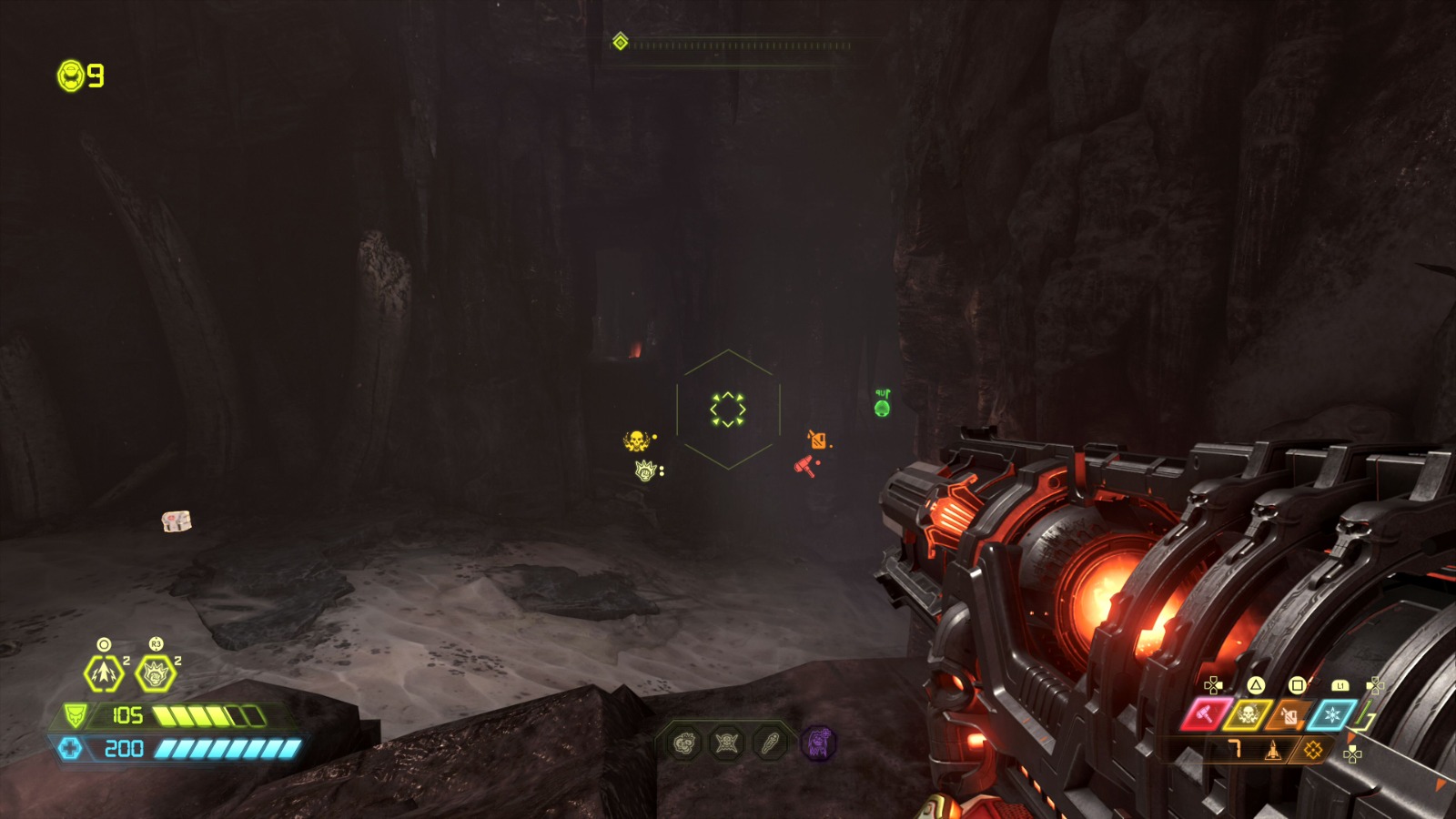Click the rocket ammo icon near the counter 7
The height and width of the screenshot is (819, 1456).
[x=1273, y=751]
